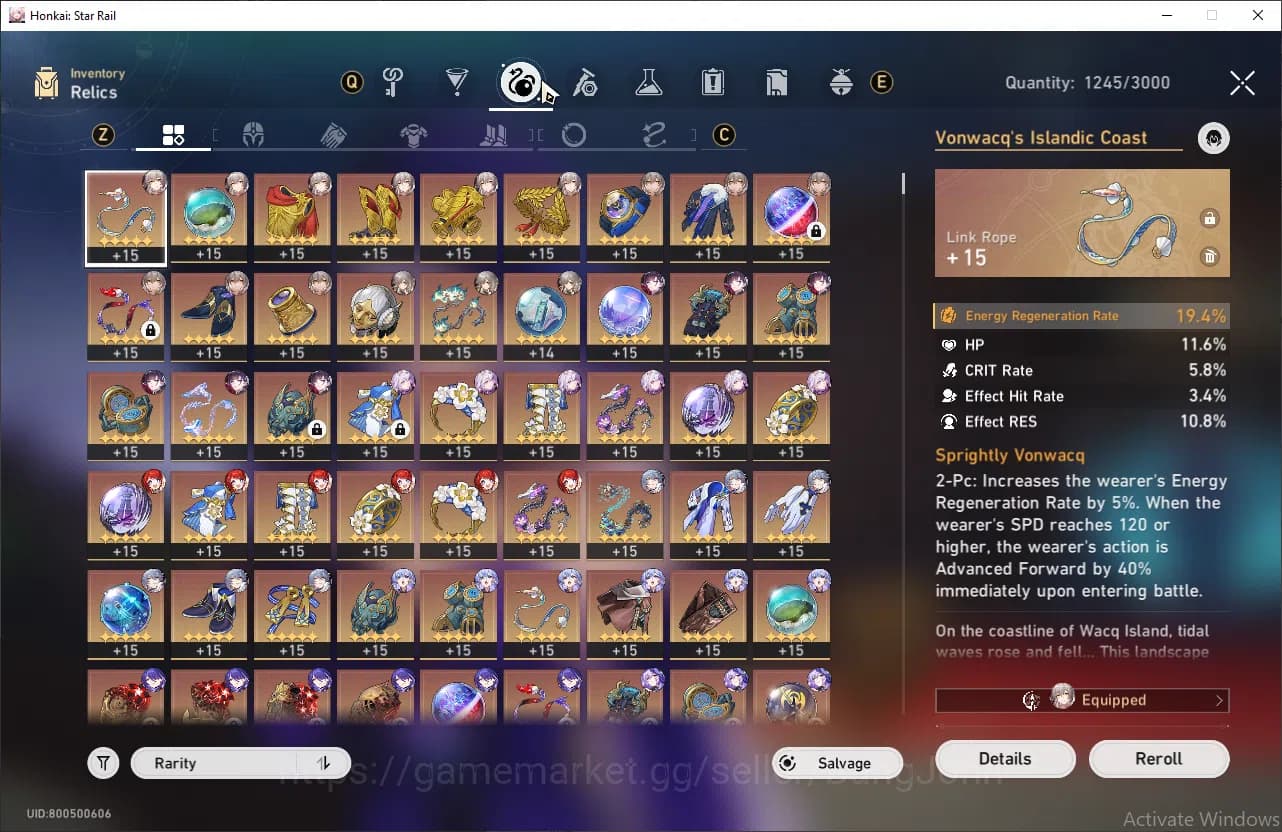The width and height of the screenshot is (1282, 832).
Task: Select the Body armor relic slot tab
Action: click(x=413, y=134)
